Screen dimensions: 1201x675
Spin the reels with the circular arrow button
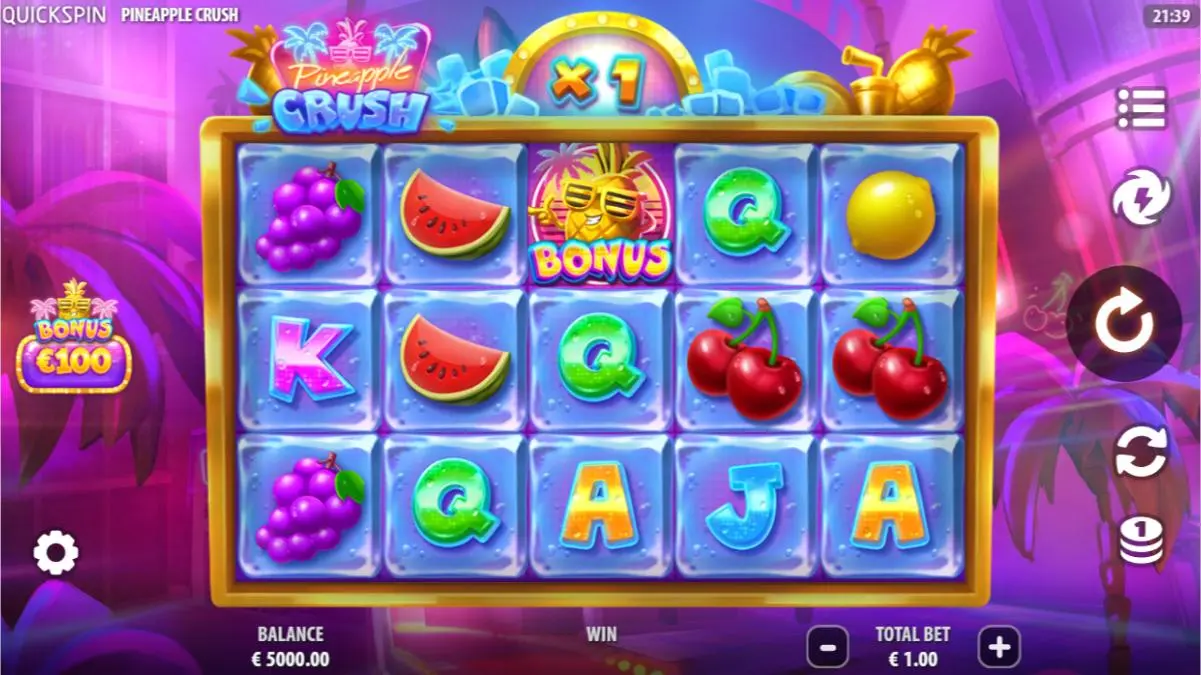1124,323
